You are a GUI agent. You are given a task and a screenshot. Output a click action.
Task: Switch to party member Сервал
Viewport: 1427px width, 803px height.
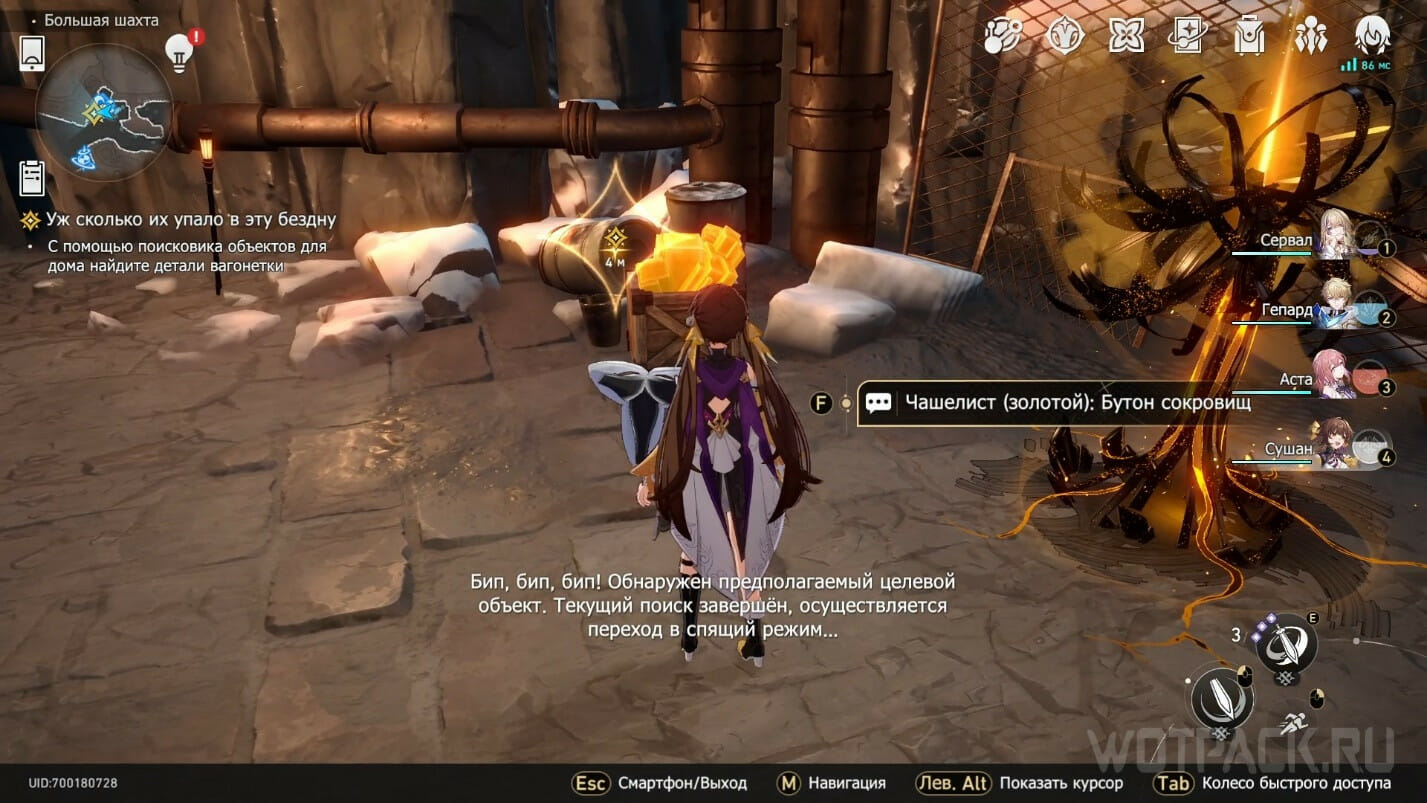click(1337, 238)
